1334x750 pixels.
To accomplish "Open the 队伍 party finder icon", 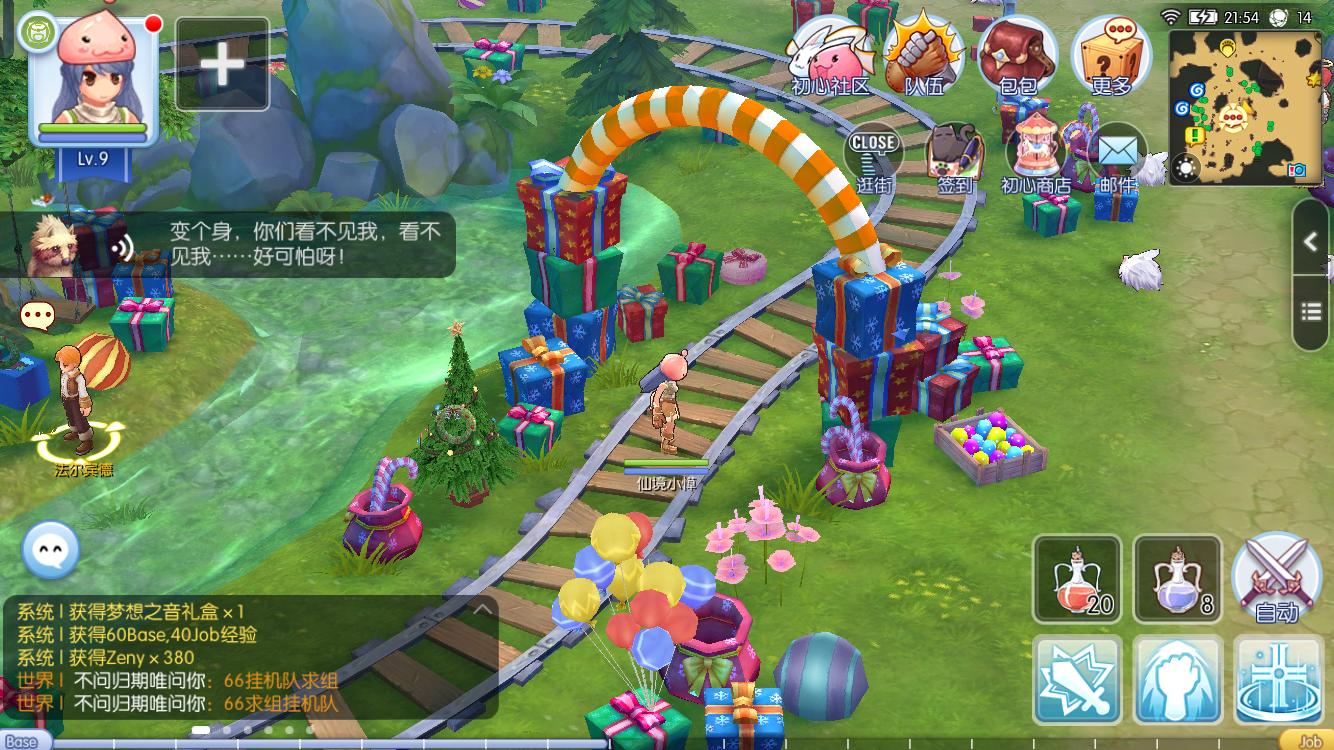I will [921, 50].
